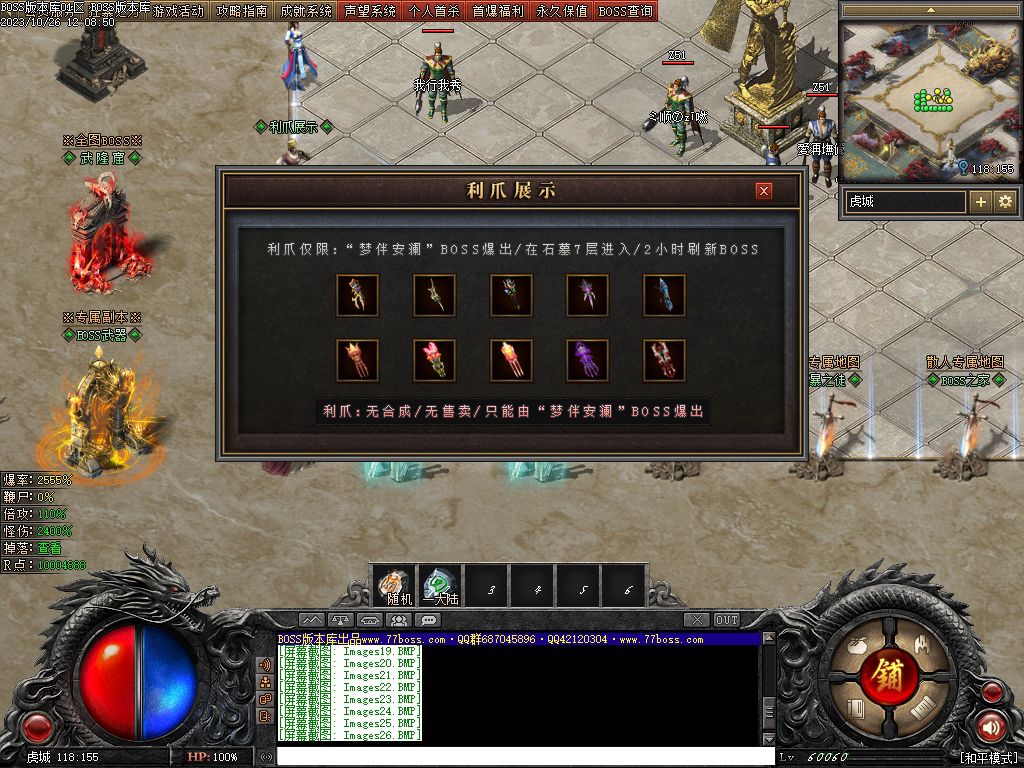
Task: Open the 攻略指南 guide menu
Action: (242, 11)
